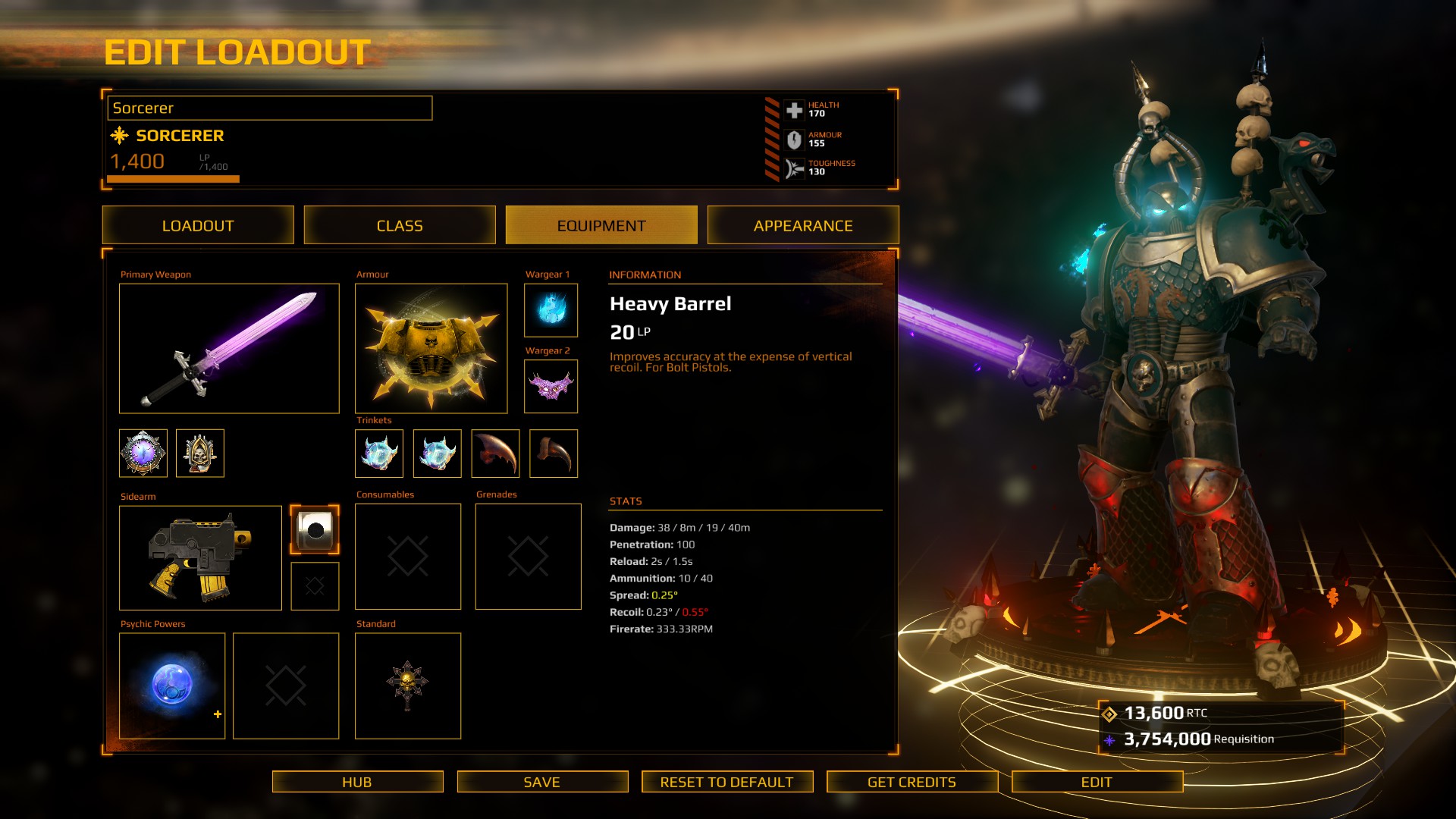Viewport: 1456px width, 819px height.
Task: Save the current loadout
Action: (542, 782)
